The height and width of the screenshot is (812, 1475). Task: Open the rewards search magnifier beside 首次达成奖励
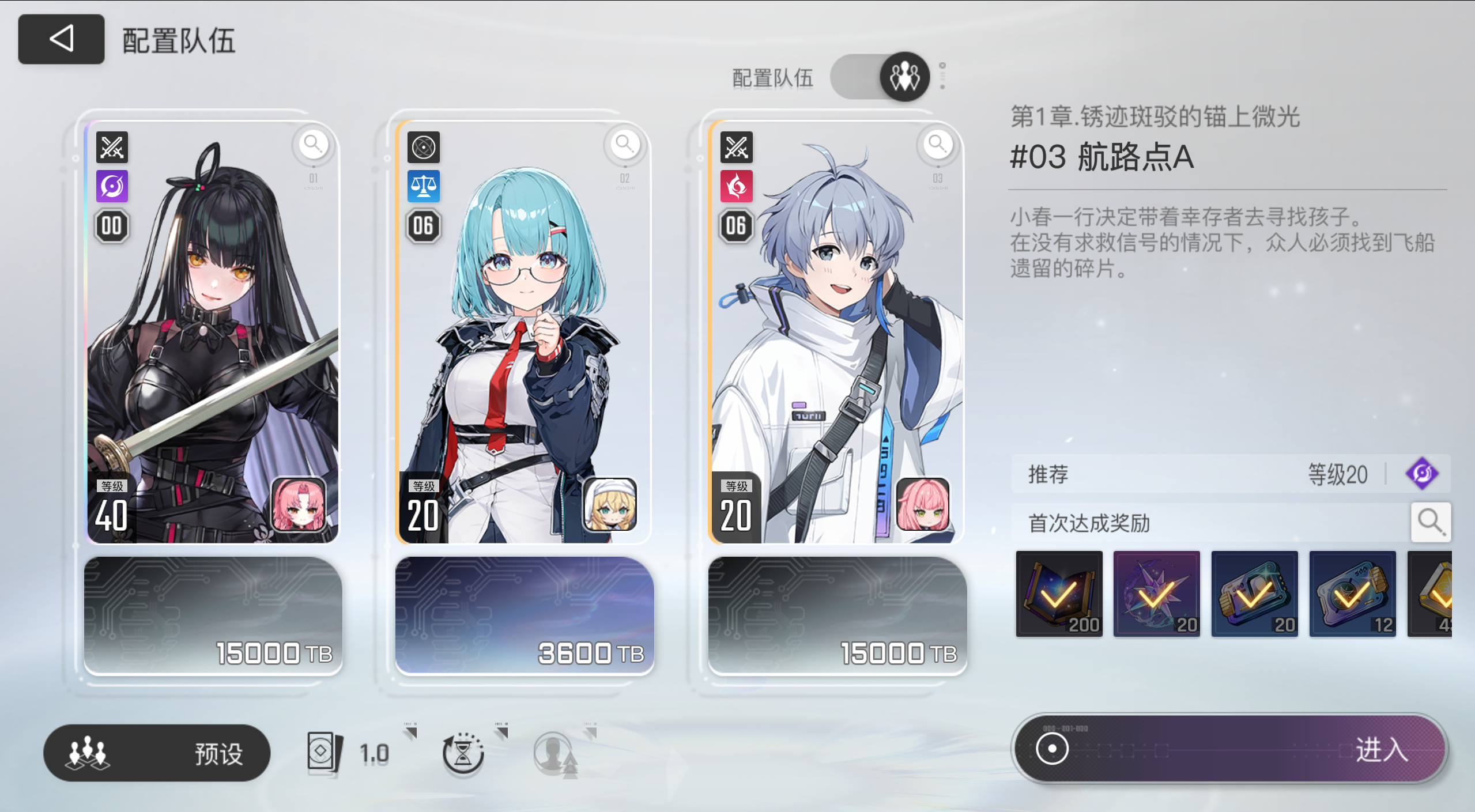(1430, 522)
